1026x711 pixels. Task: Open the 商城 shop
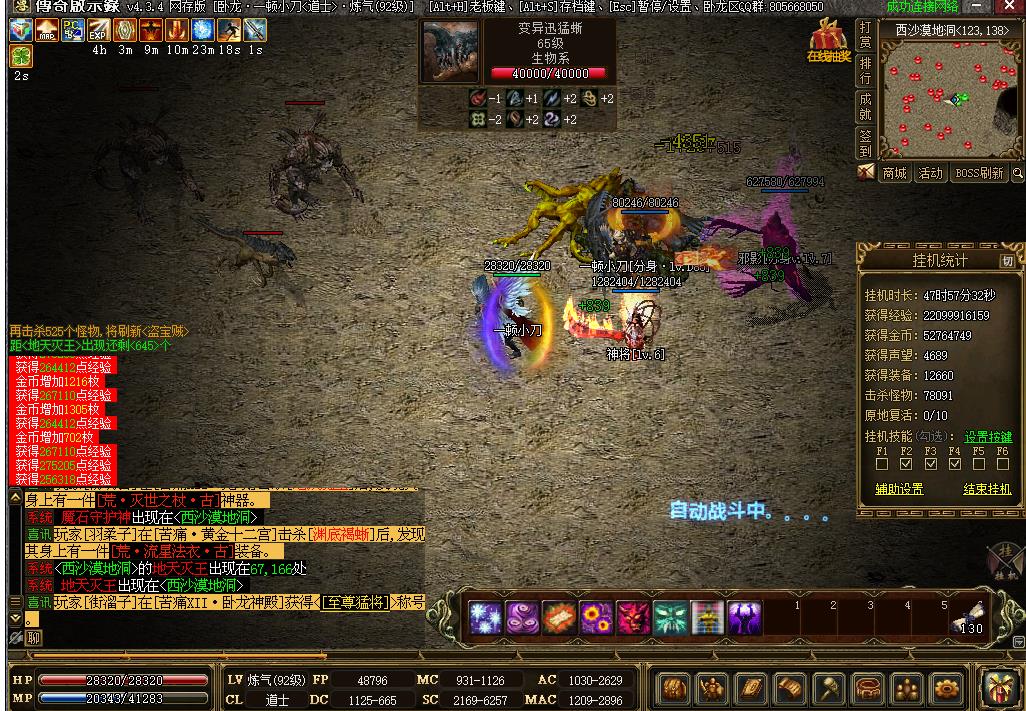tap(894, 173)
